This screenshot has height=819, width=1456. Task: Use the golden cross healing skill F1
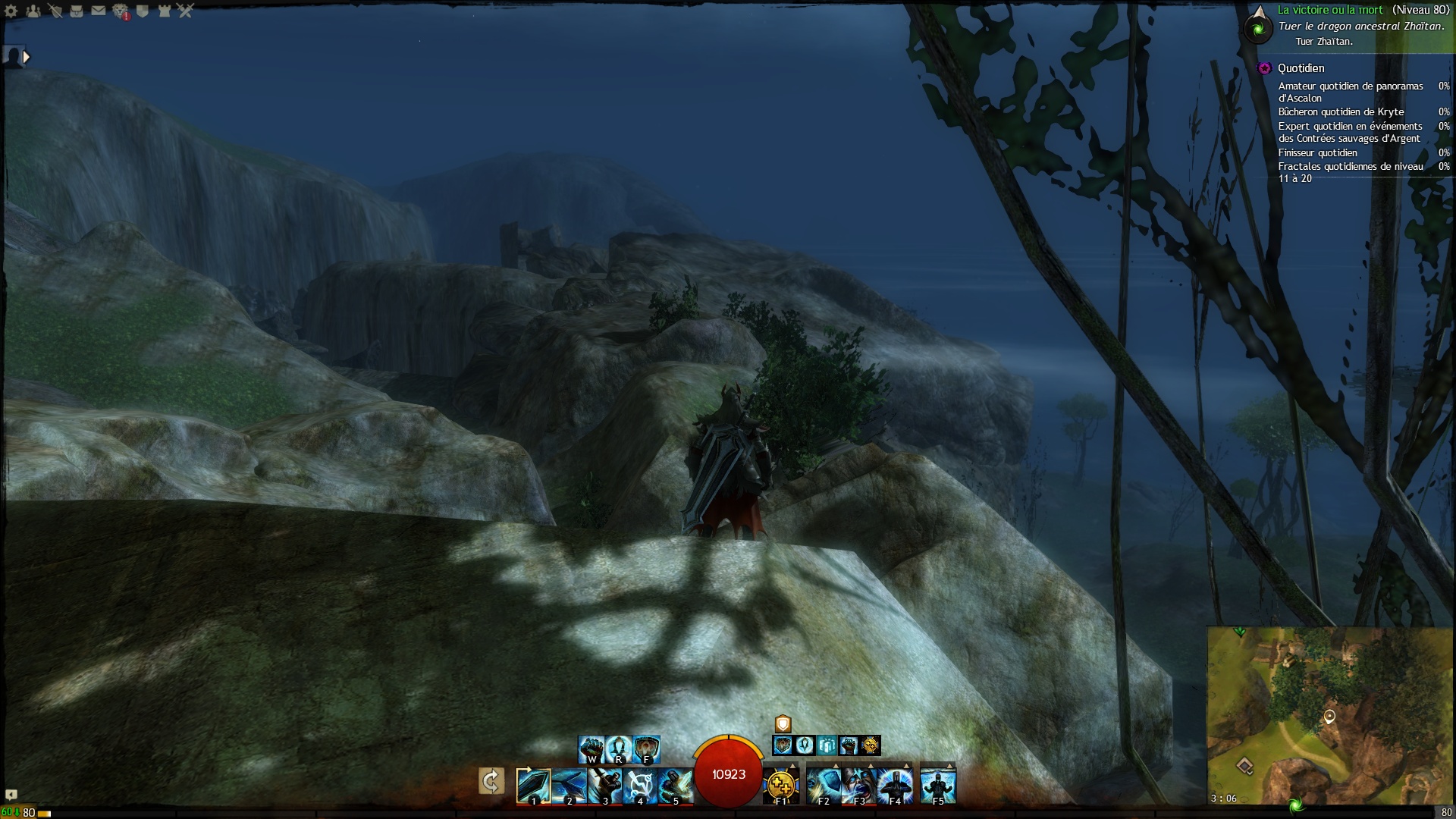pos(780,786)
